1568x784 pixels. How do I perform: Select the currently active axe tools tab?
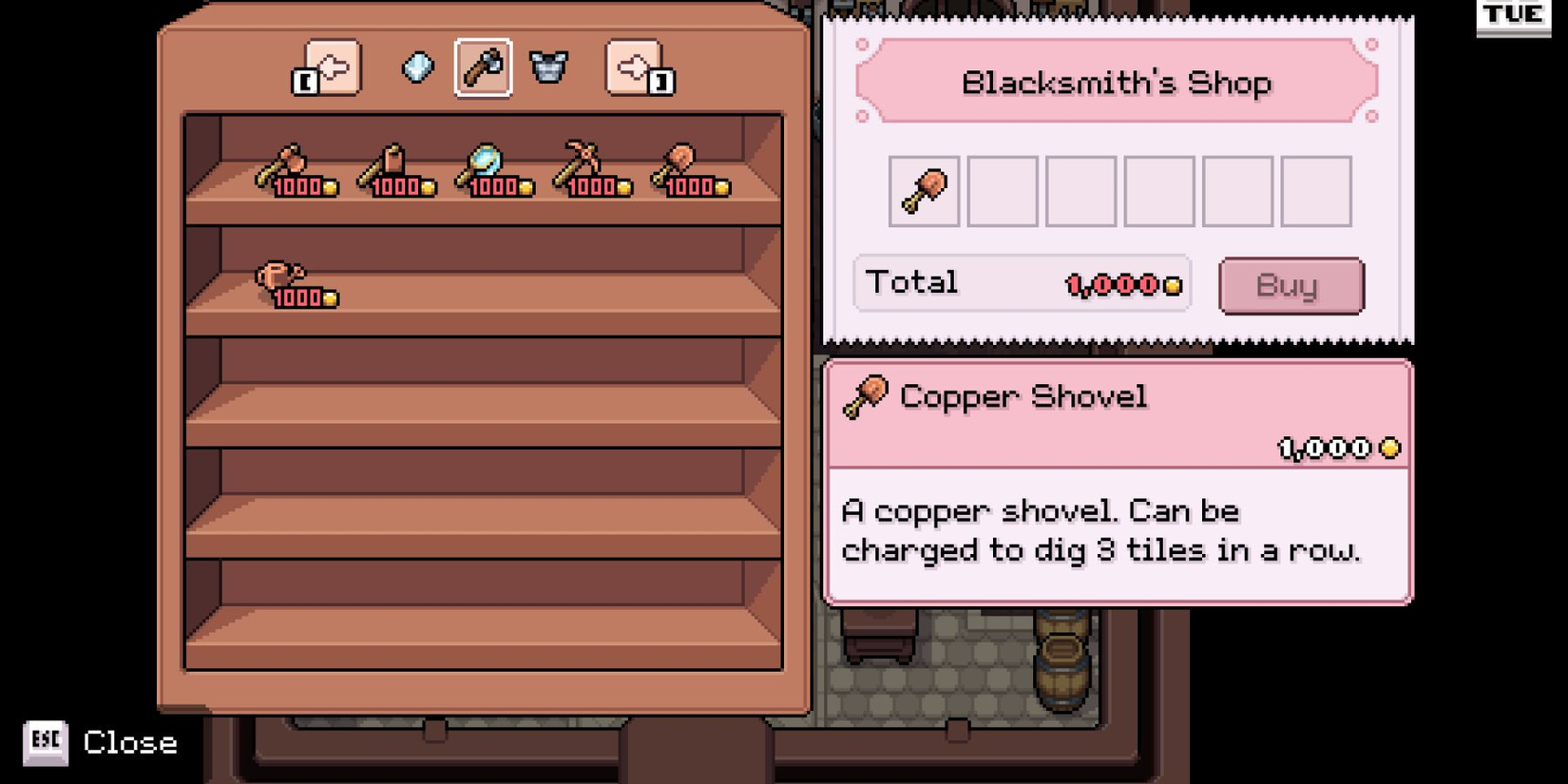click(x=483, y=67)
